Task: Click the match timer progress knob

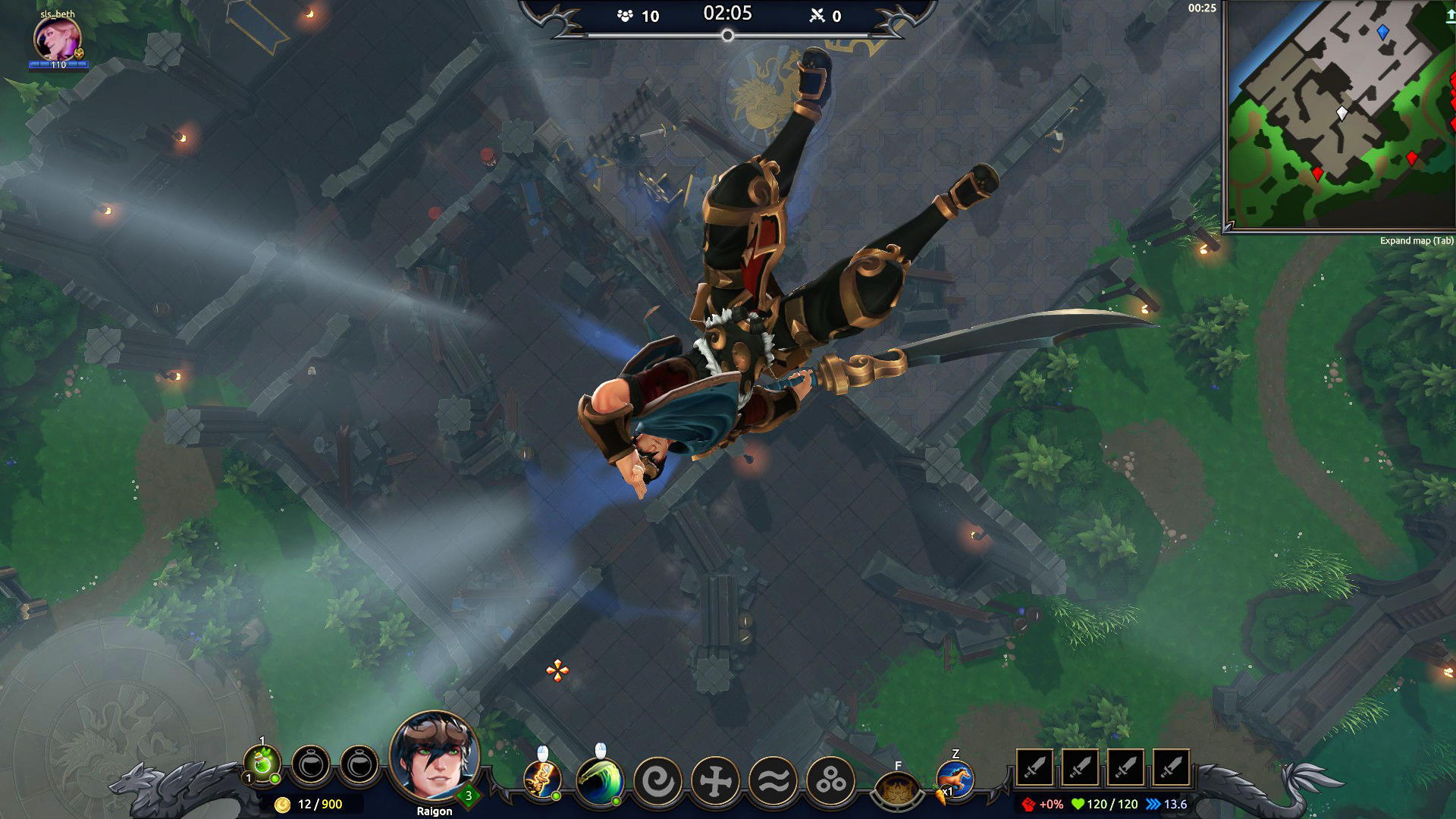Action: click(x=728, y=34)
